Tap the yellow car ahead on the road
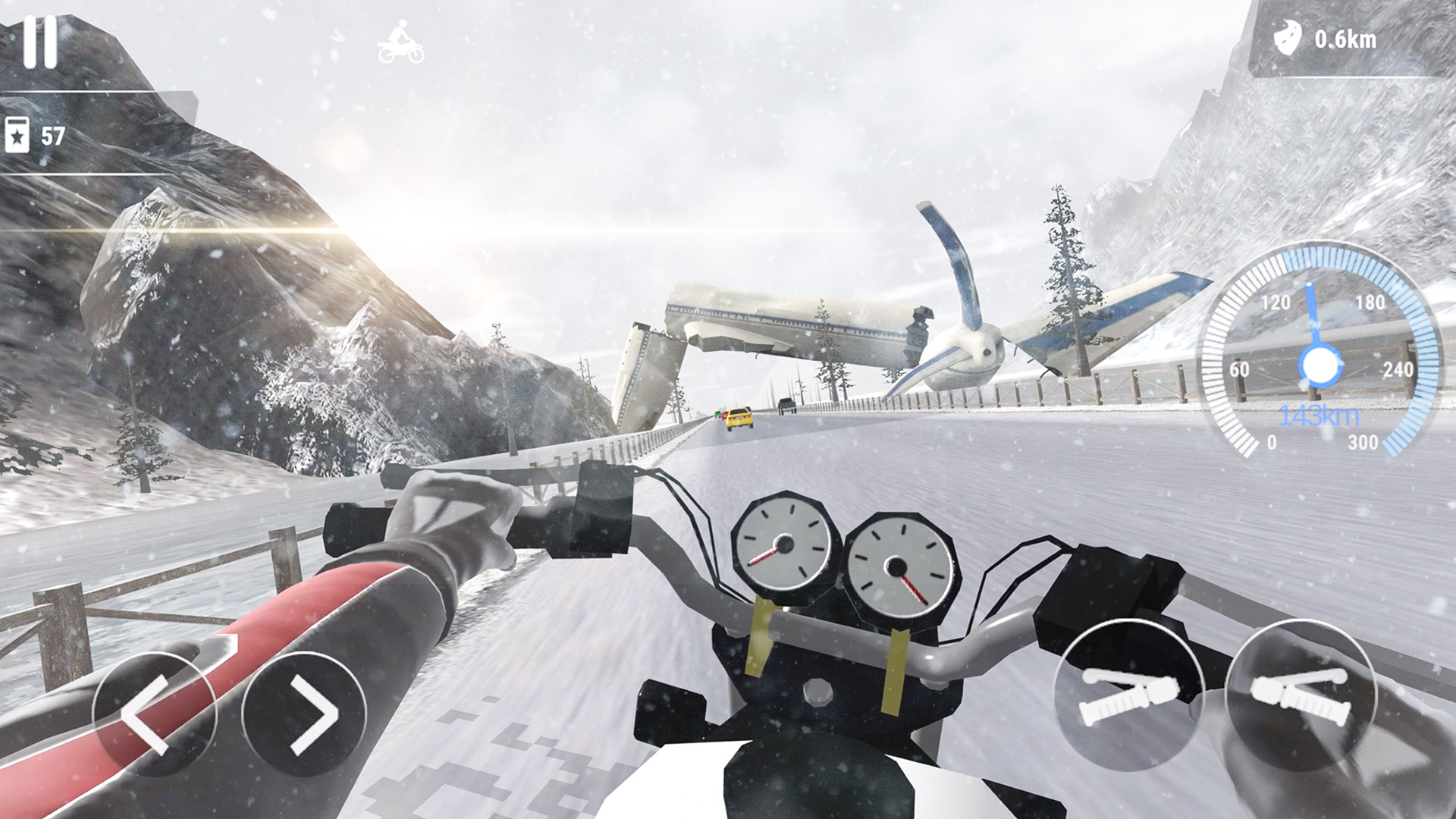The height and width of the screenshot is (819, 1456). 738,415
